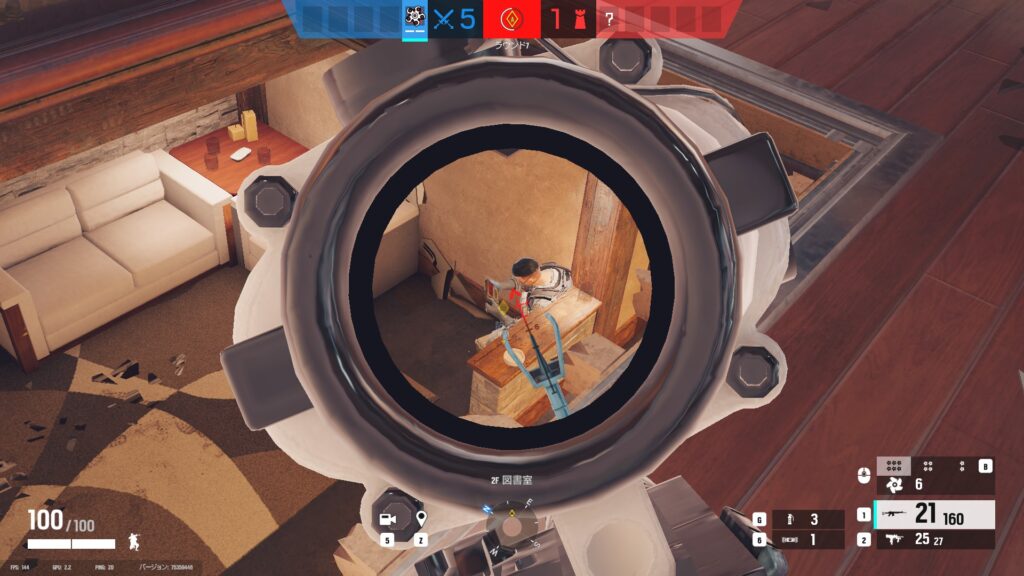Click the highlighted blue team operator portrait
The width and height of the screenshot is (1024, 576).
point(414,17)
